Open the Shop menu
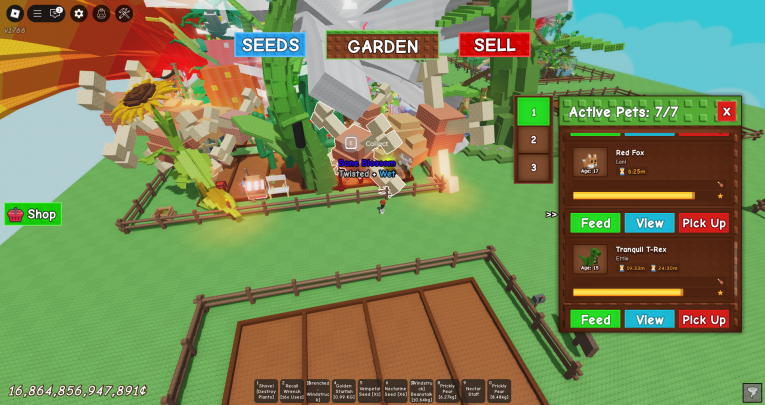The height and width of the screenshot is (405, 765). click(33, 214)
